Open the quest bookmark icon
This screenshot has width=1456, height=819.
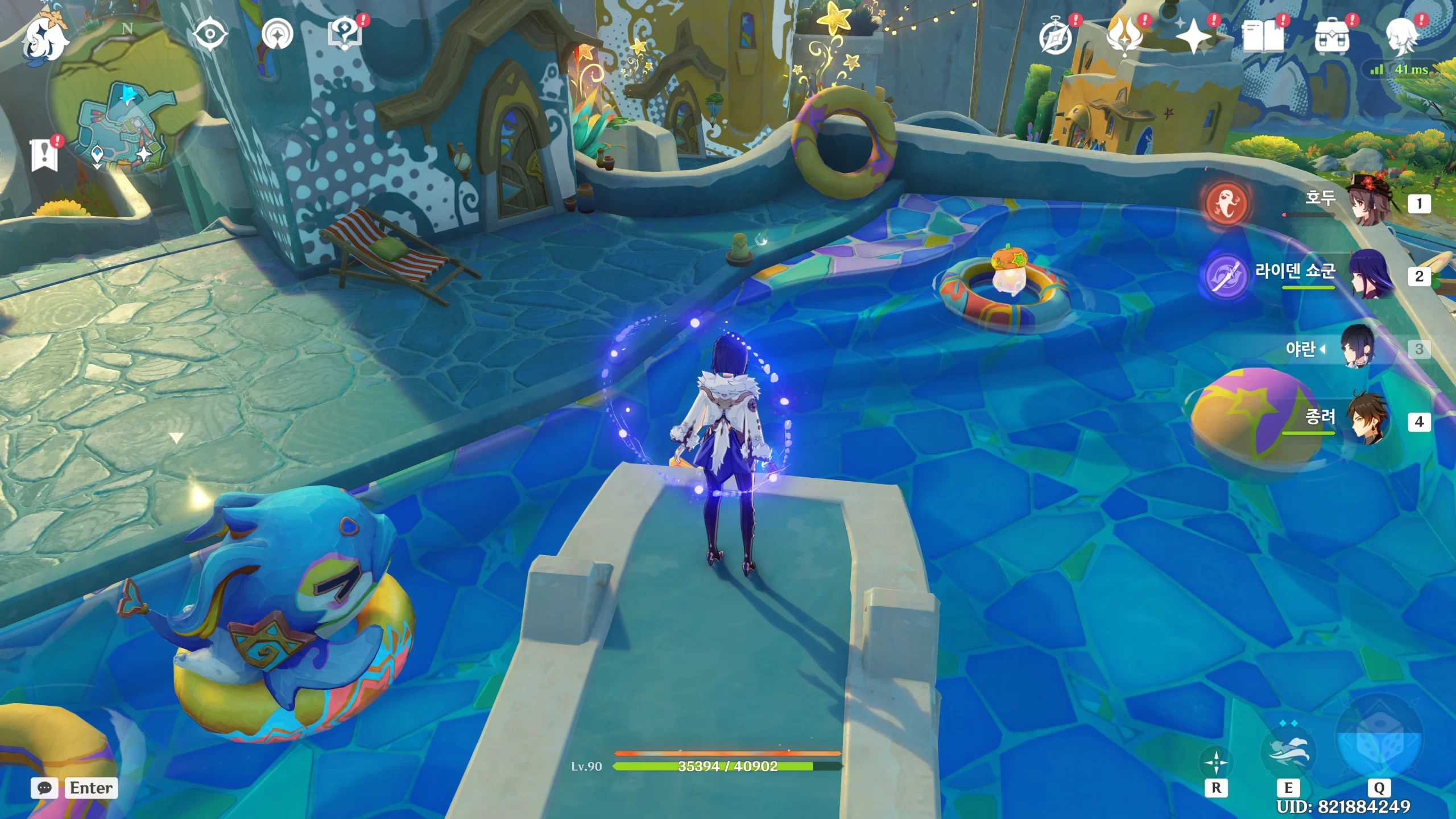[x=44, y=155]
